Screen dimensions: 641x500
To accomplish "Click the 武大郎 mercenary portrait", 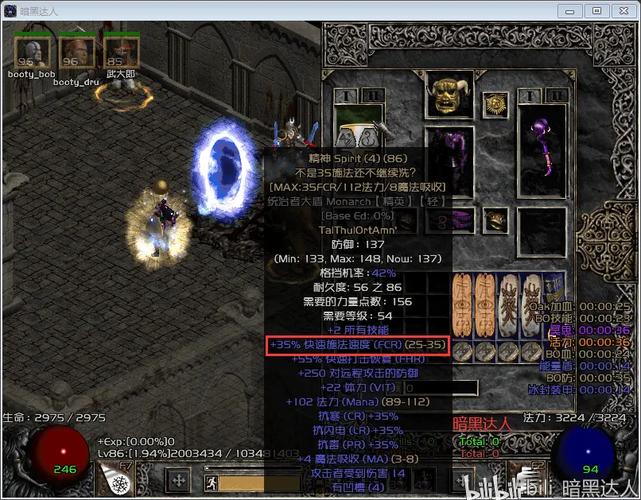I will [120, 52].
